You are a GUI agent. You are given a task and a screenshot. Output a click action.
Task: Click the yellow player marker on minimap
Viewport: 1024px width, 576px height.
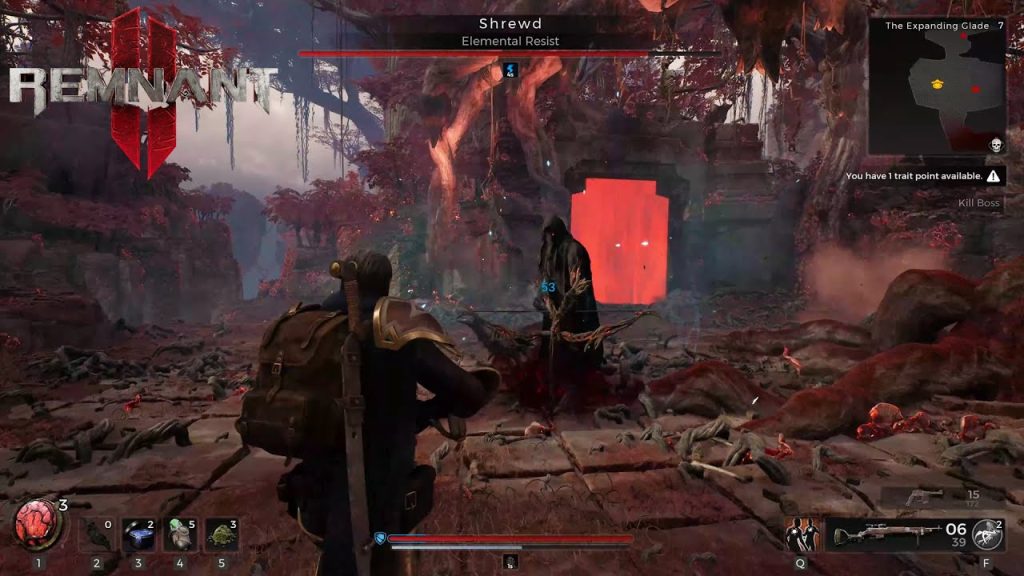pos(937,83)
